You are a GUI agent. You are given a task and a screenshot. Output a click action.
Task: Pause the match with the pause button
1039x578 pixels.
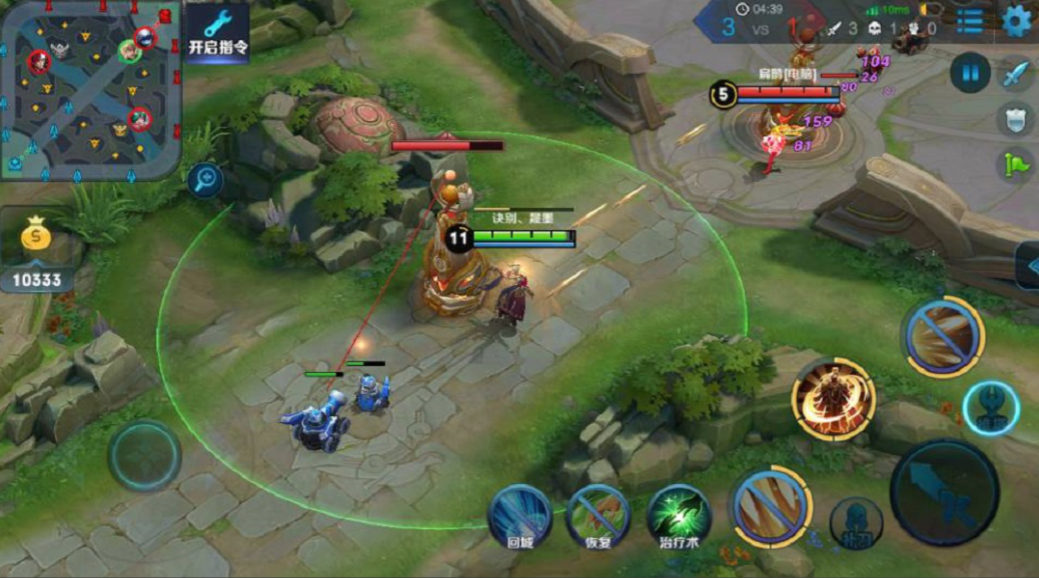coord(970,73)
